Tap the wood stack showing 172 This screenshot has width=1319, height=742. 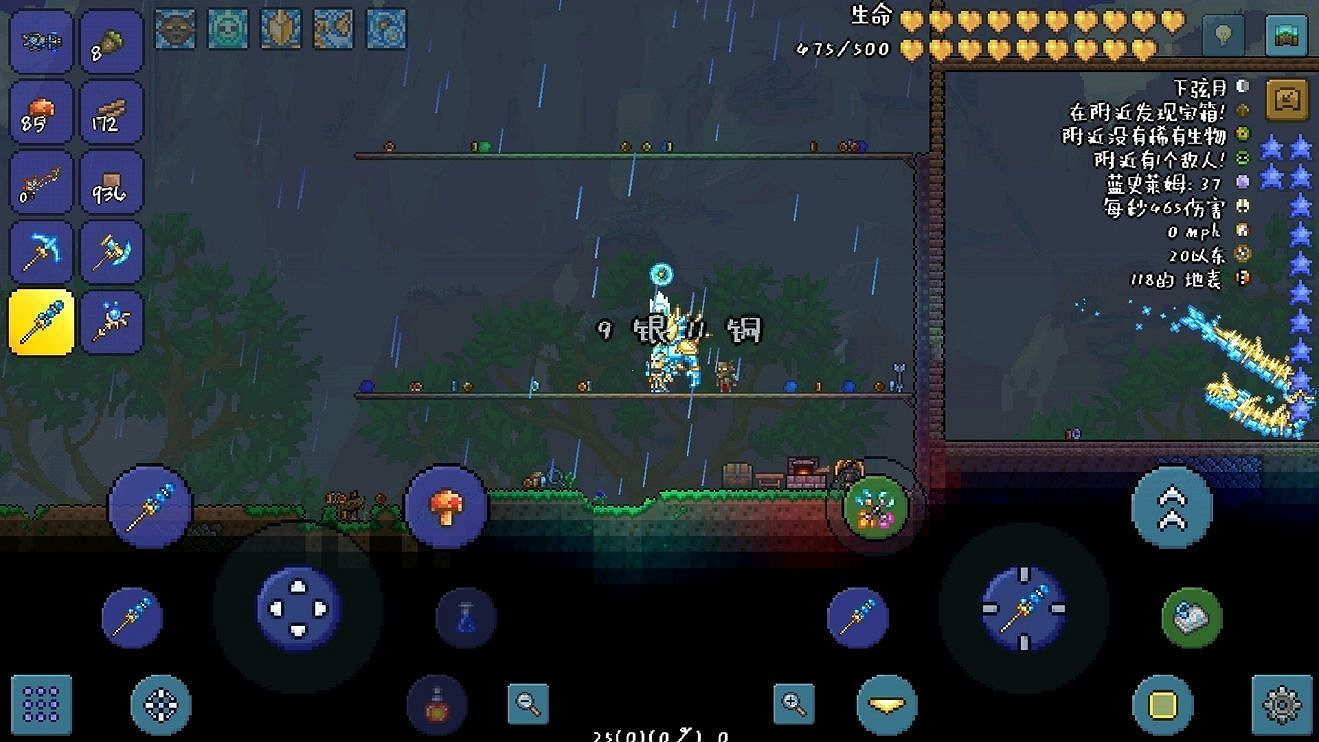(x=110, y=112)
